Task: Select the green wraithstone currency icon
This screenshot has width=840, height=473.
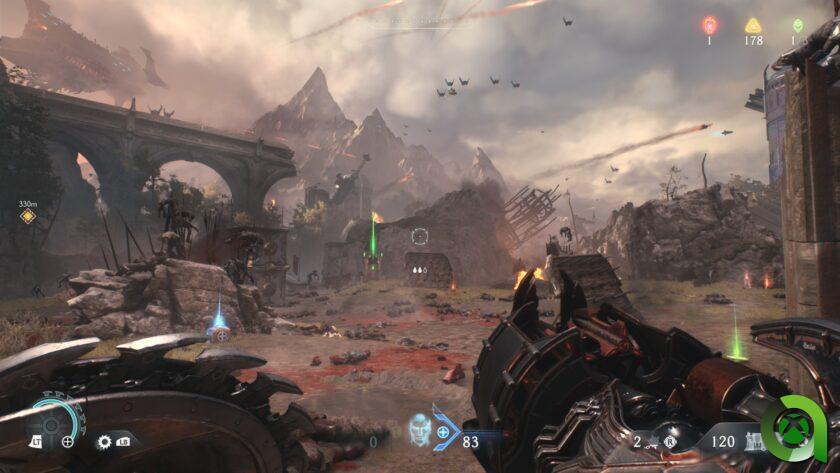Action: coord(797,25)
